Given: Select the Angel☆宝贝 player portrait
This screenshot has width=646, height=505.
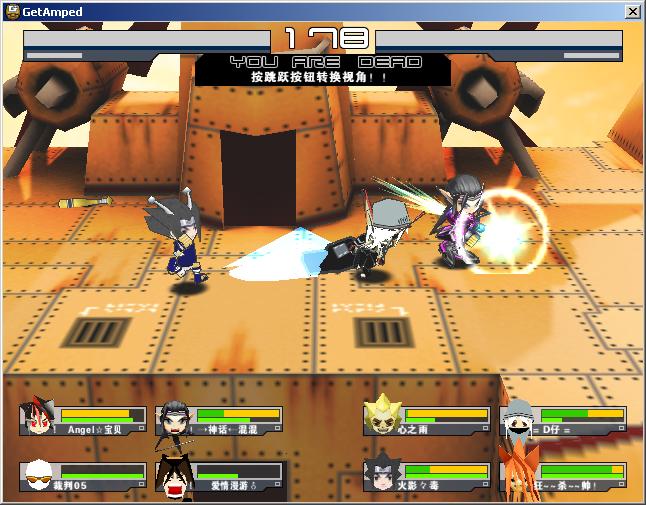Looking at the screenshot, I should (x=37, y=416).
